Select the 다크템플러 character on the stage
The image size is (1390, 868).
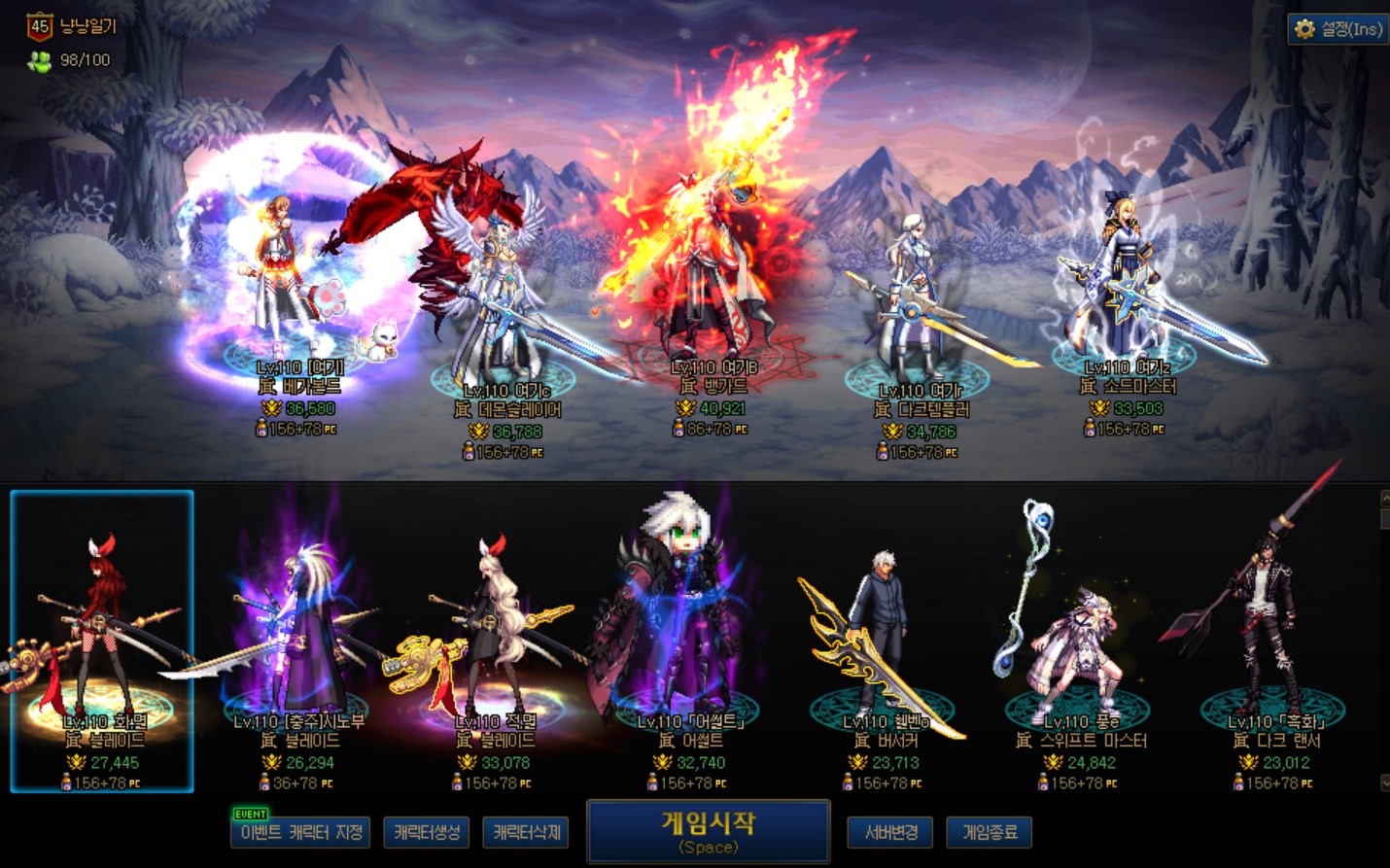pyautogui.click(x=916, y=301)
